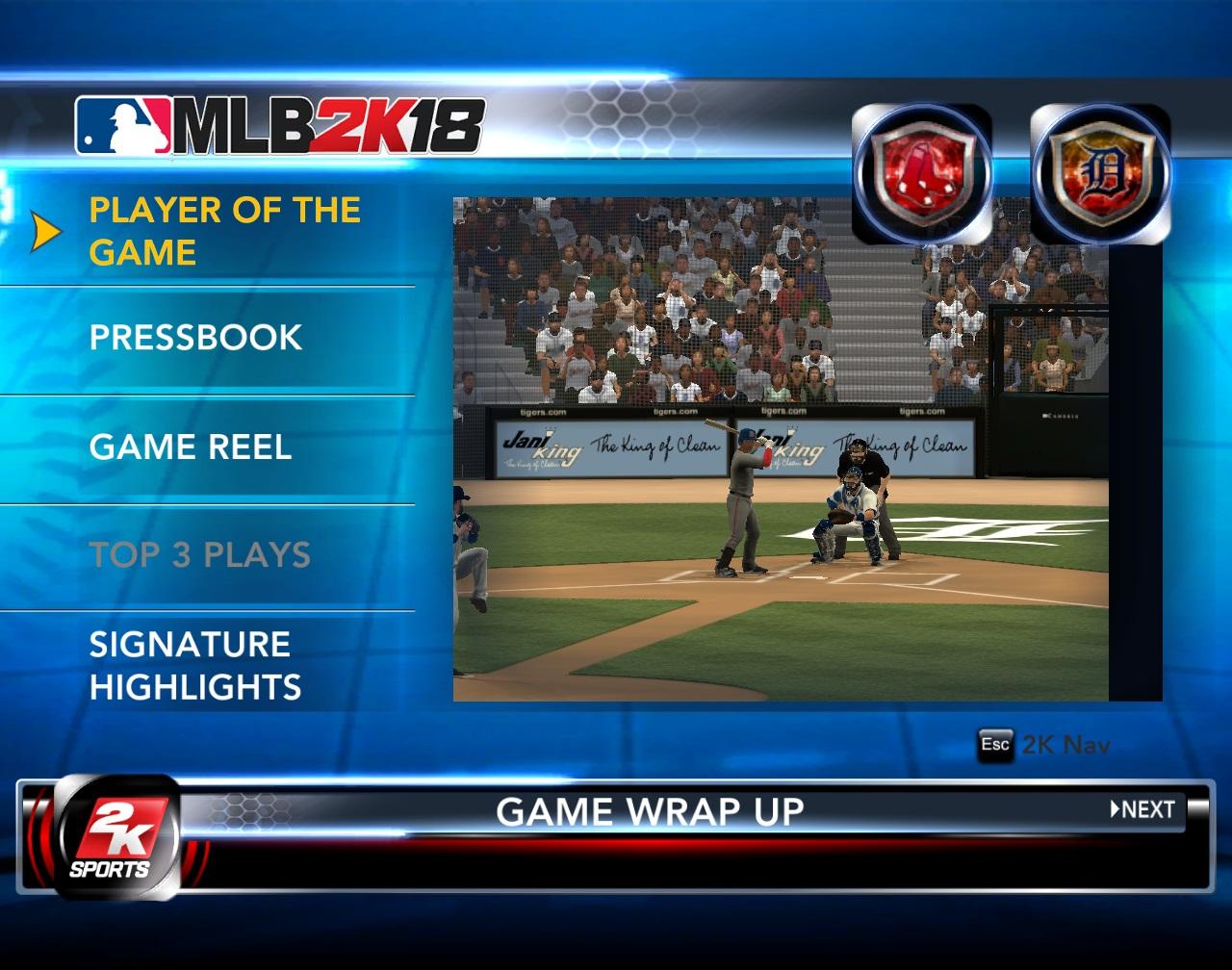1232x970 pixels.
Task: Click the game highlight preview thumbnail
Action: point(781,449)
